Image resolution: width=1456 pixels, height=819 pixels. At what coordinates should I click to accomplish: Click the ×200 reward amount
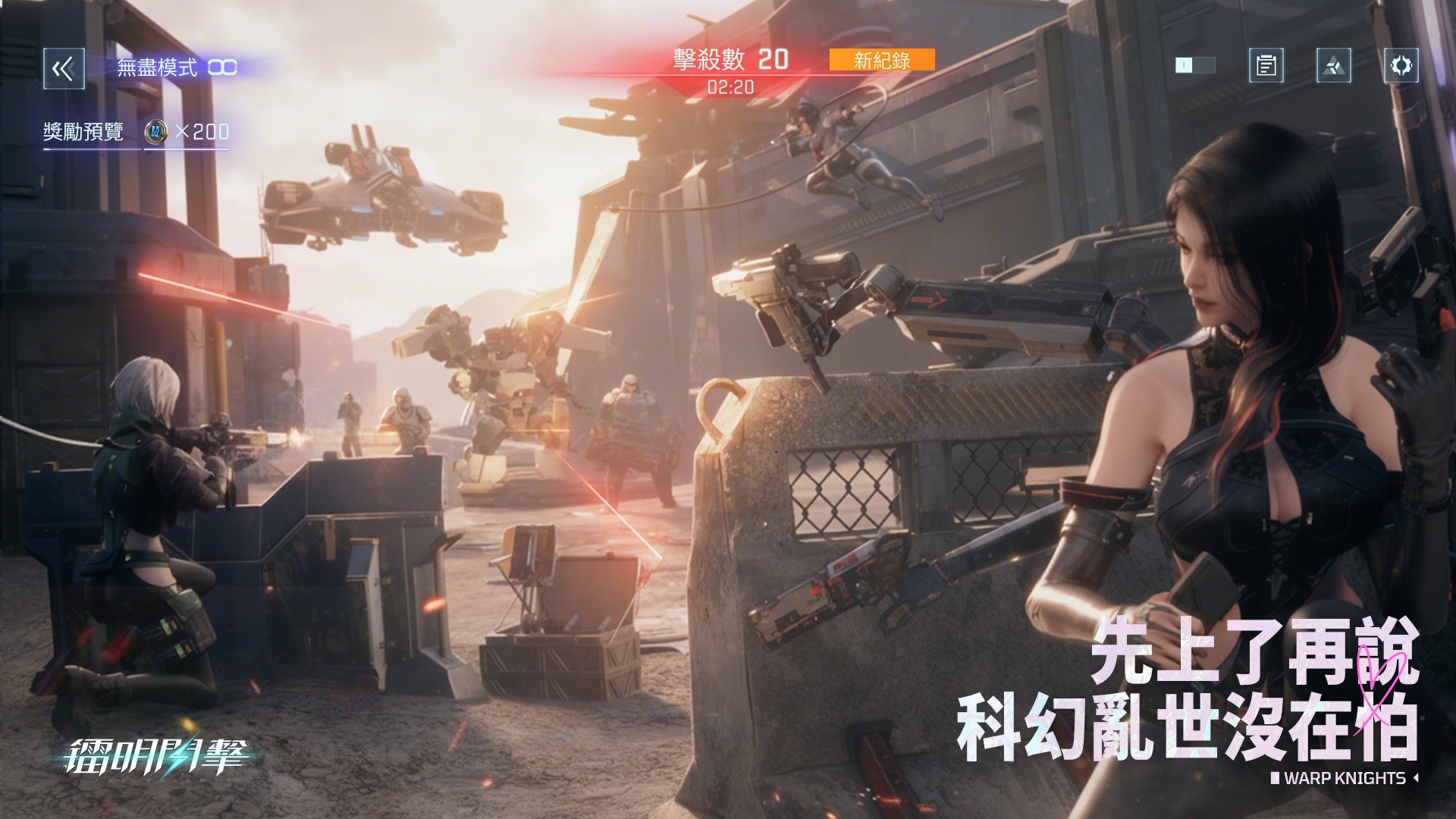point(203,130)
